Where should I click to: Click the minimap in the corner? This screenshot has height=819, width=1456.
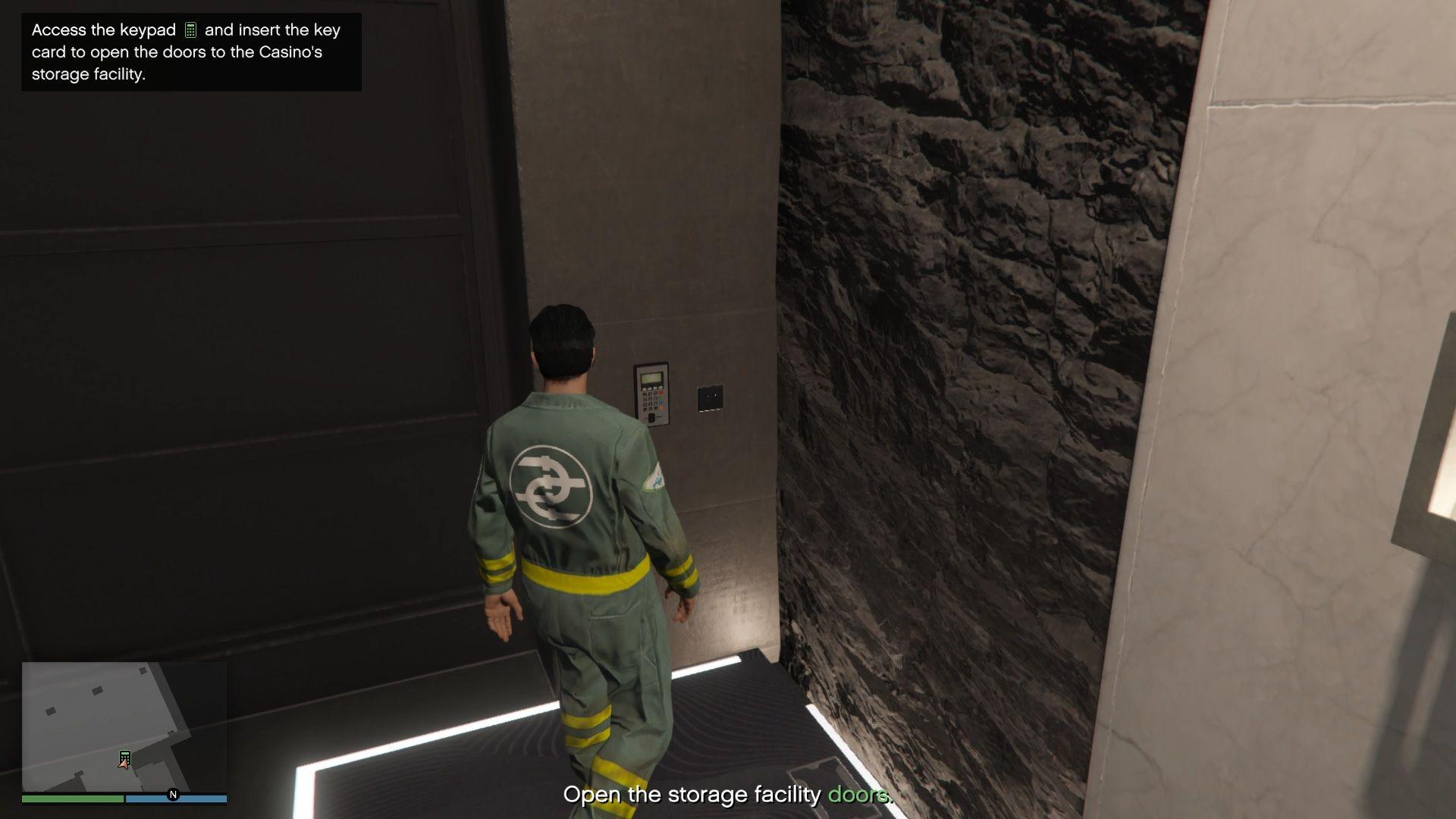pyautogui.click(x=124, y=726)
